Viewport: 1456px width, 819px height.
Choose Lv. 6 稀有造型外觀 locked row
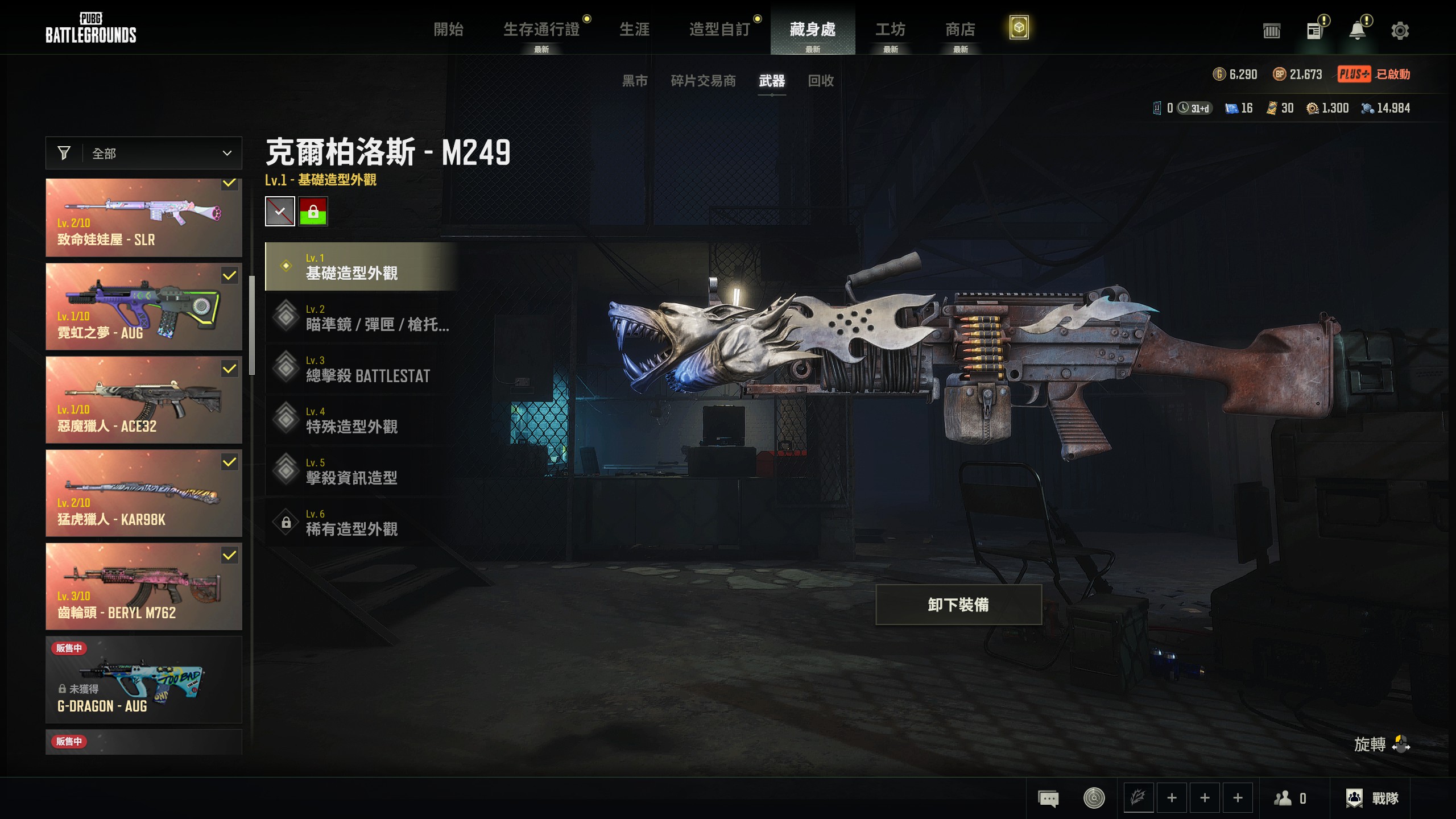point(362,523)
